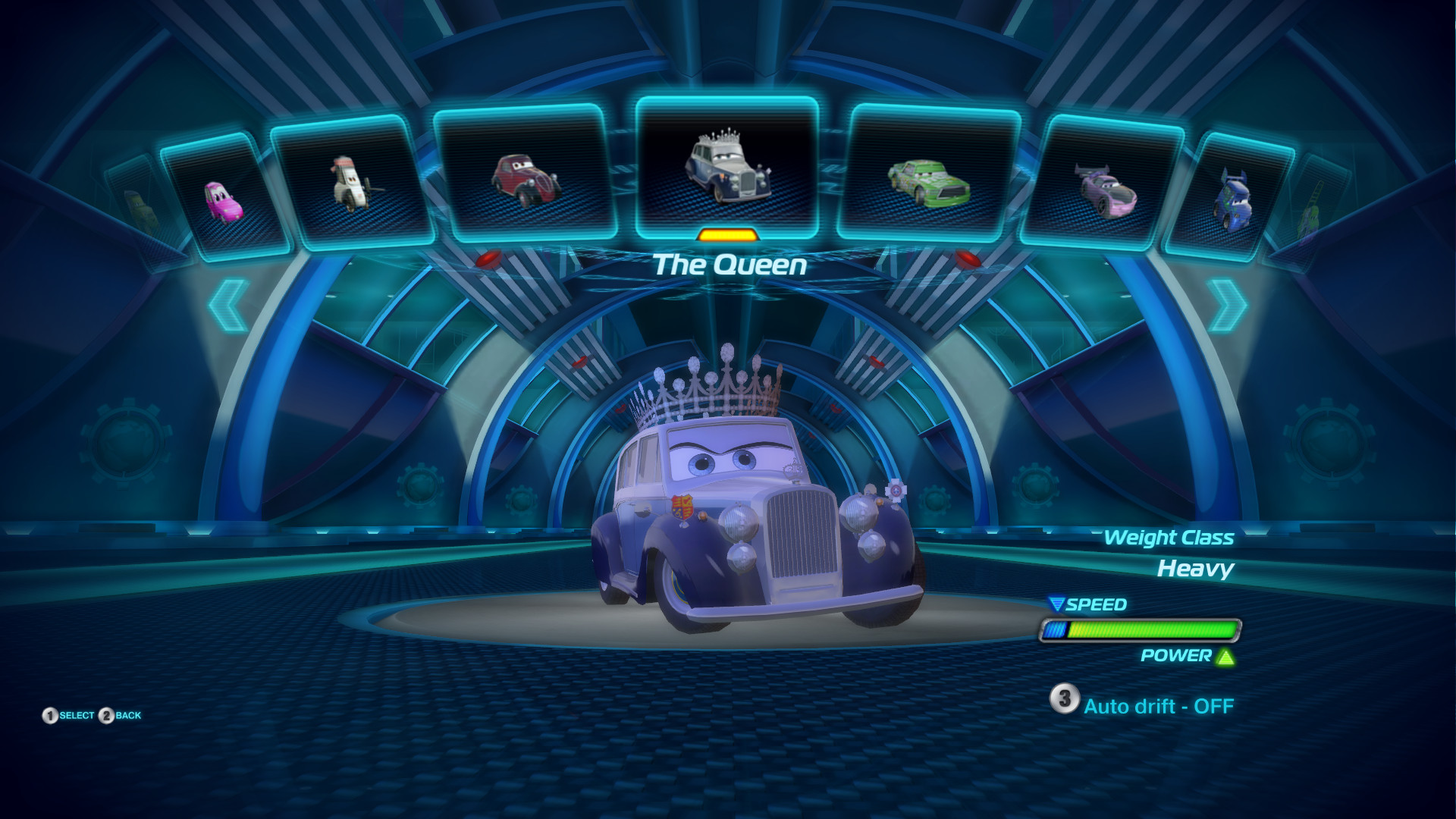Pick the blue tuner car tile

(x=1230, y=199)
